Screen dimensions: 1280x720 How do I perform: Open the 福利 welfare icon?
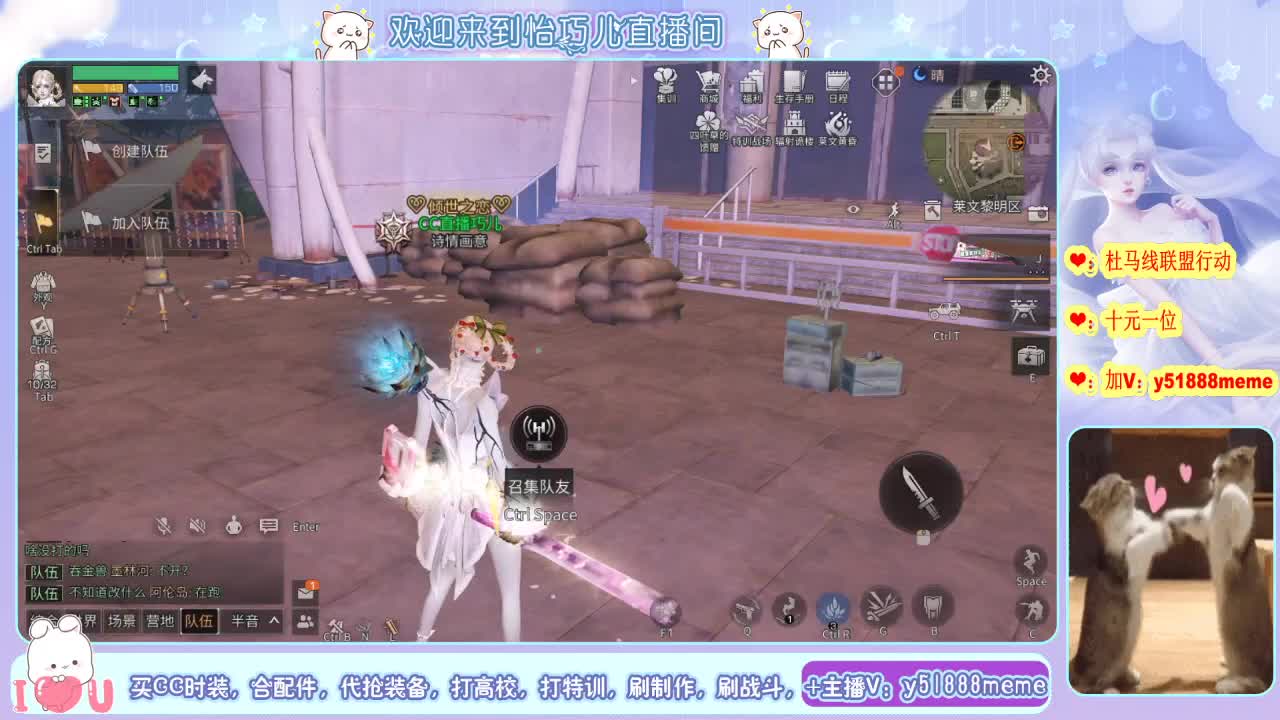click(x=750, y=82)
